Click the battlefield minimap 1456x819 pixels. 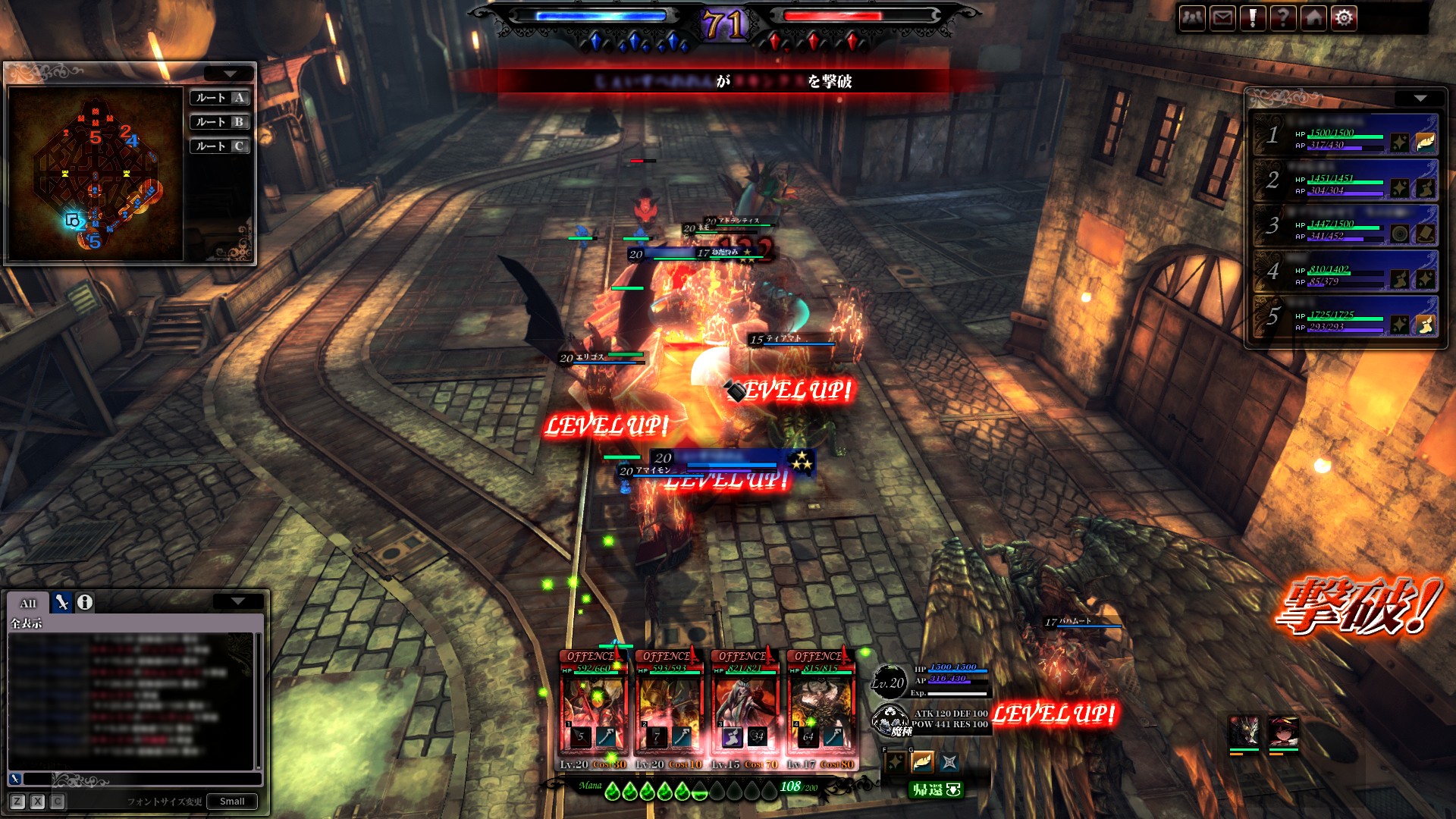[x=96, y=174]
